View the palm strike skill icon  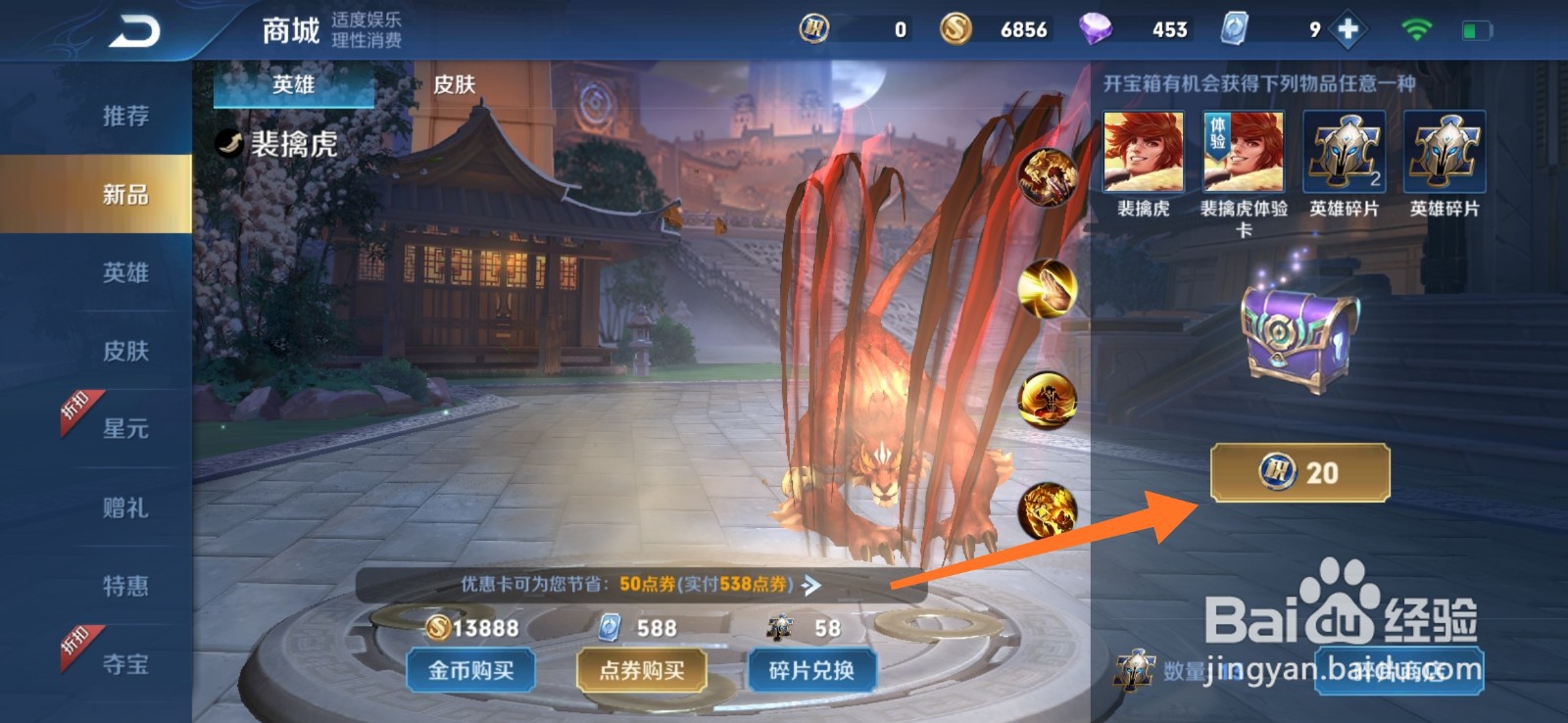1045,288
